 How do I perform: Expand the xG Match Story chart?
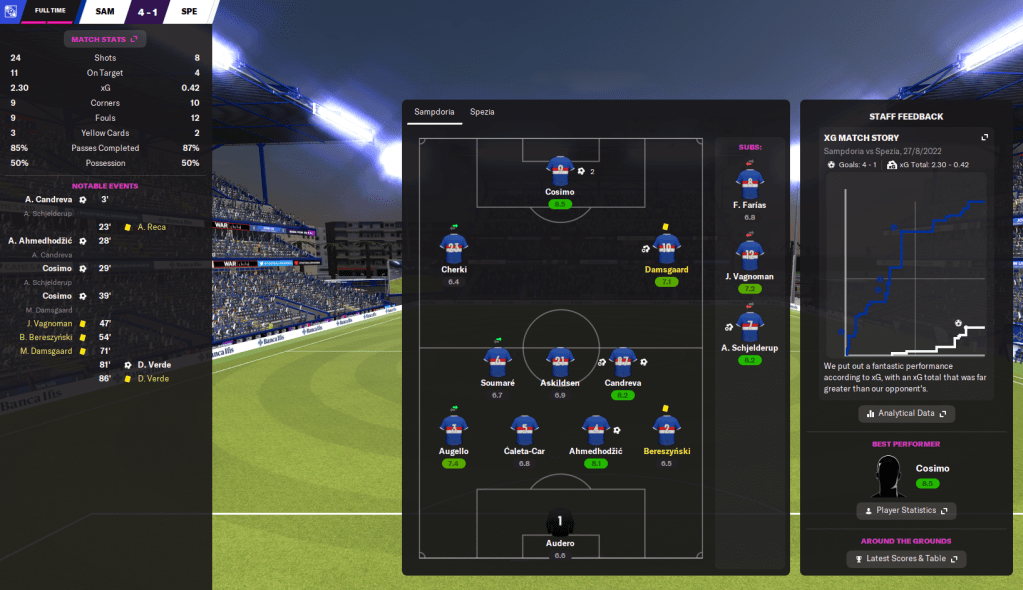point(984,137)
